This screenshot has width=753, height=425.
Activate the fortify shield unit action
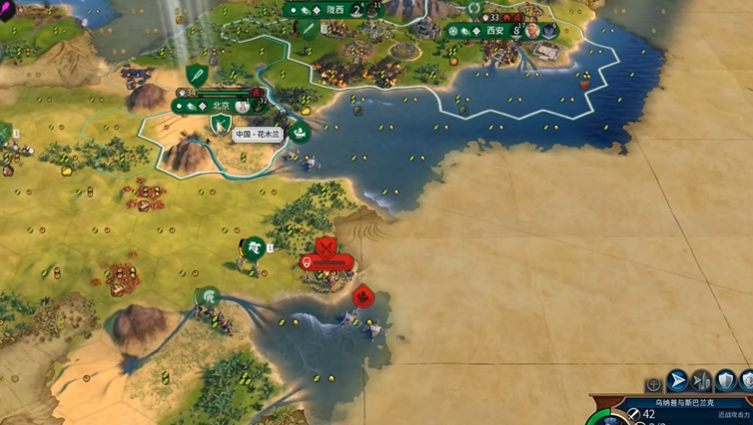[x=725, y=381]
